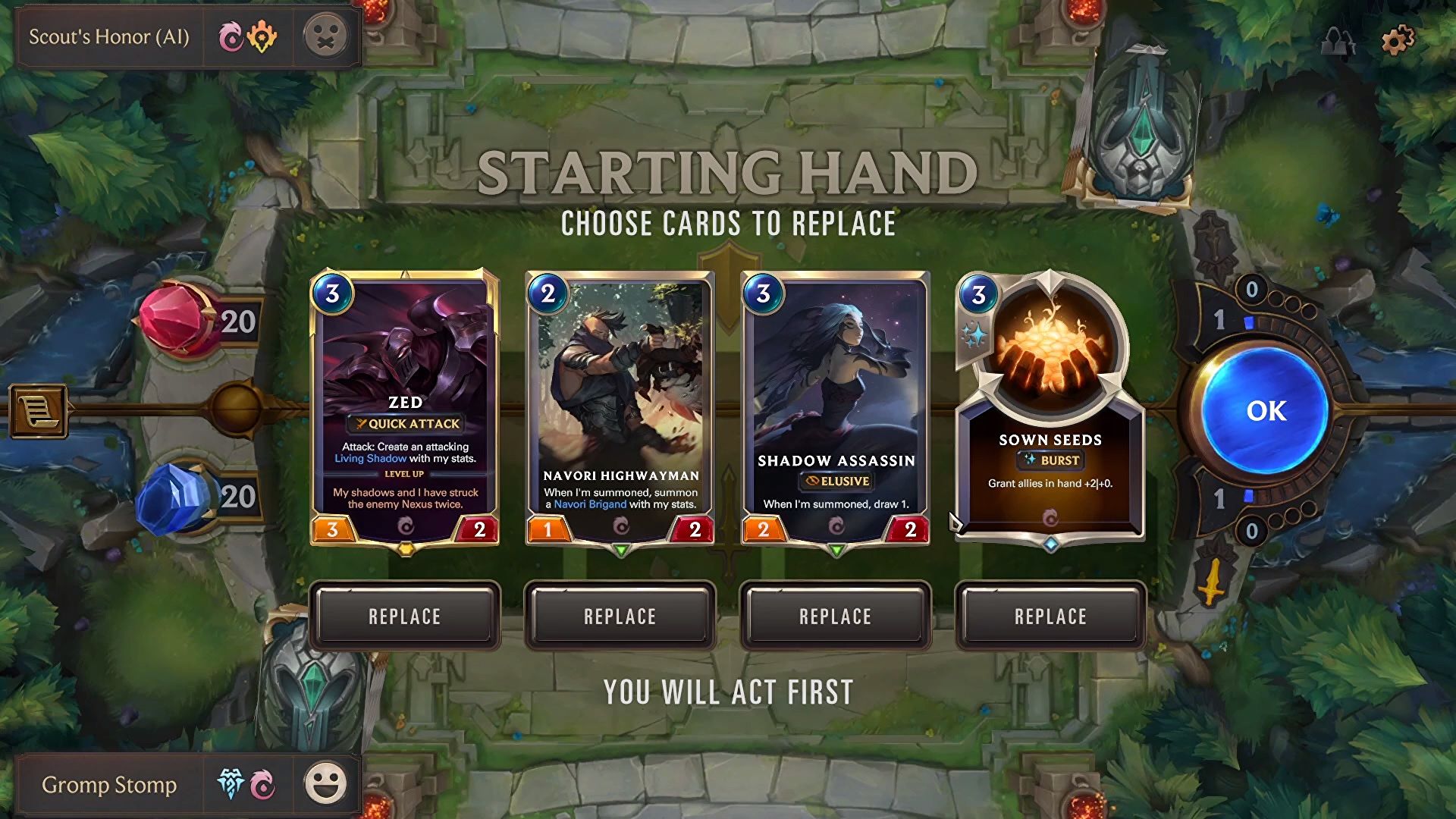Replace the Shadow Assassin card

pyautogui.click(x=836, y=617)
